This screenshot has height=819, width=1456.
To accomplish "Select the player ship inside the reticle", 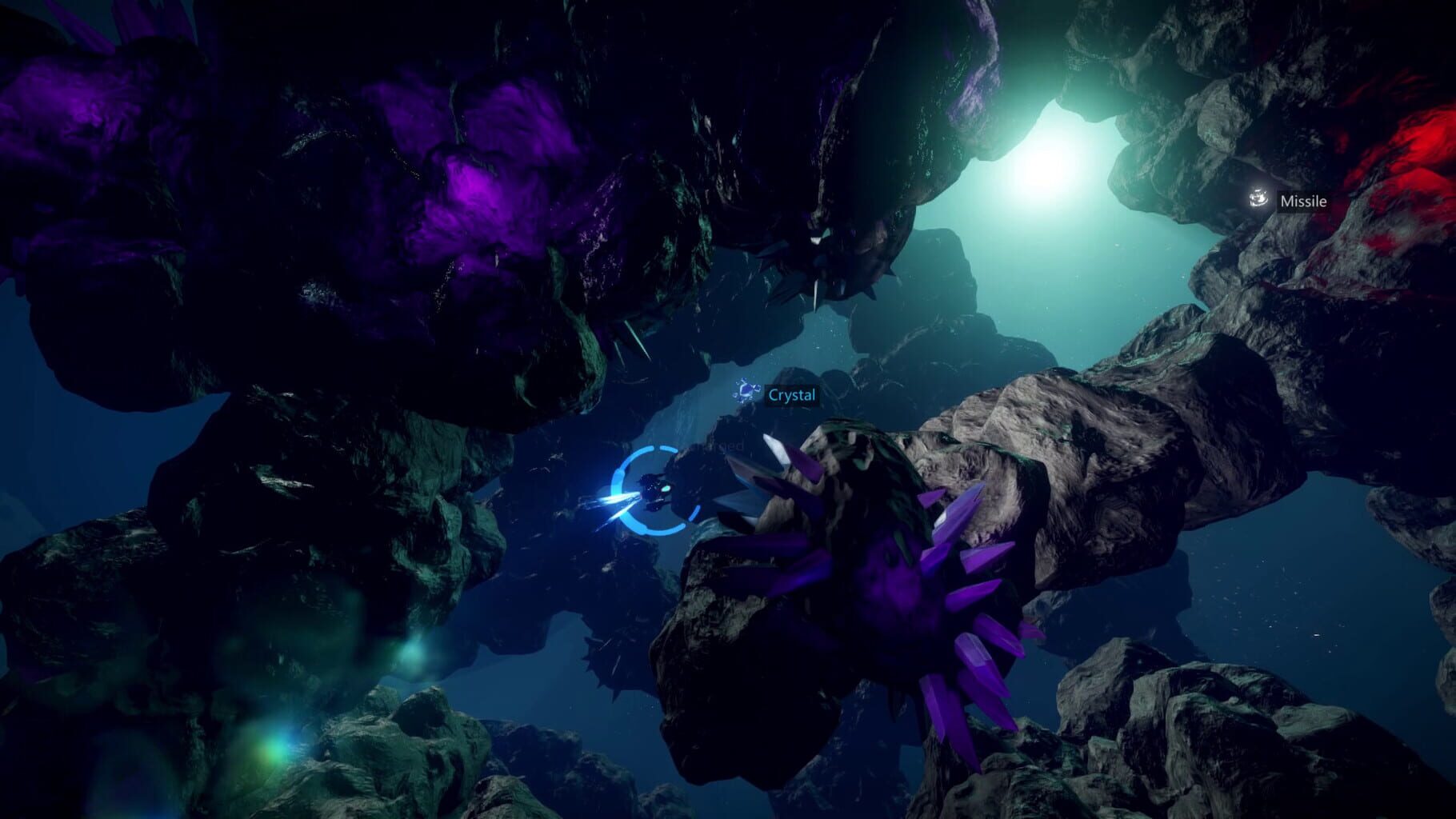I will pos(654,490).
